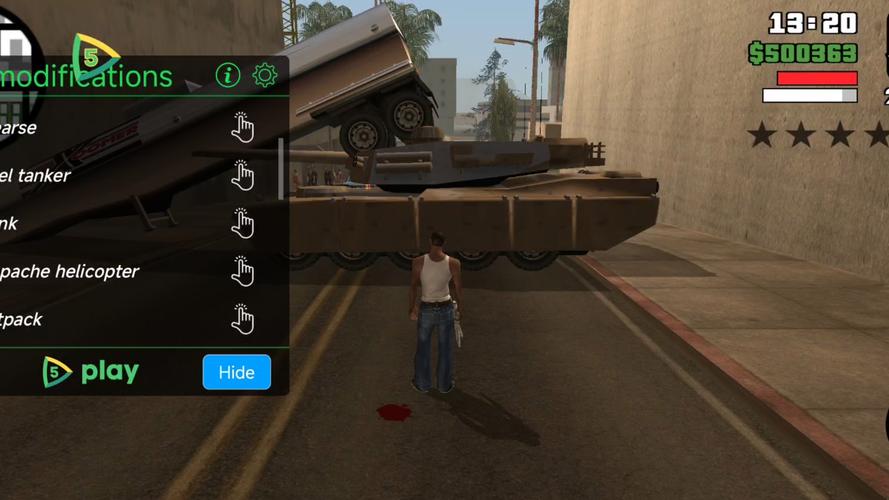This screenshot has width=889, height=500.
Task: Tap the hand icon on the tank row
Action: coord(242,223)
